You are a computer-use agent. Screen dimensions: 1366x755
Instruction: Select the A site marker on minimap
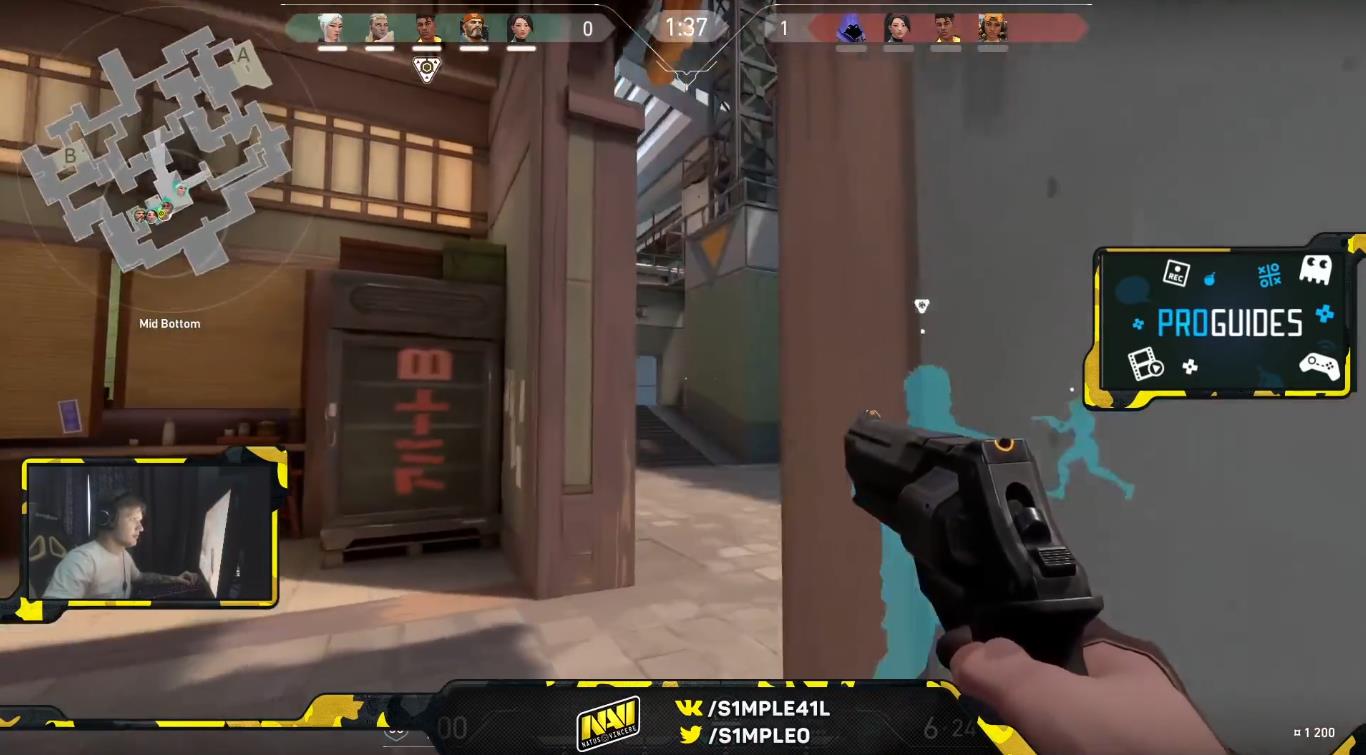pyautogui.click(x=243, y=56)
